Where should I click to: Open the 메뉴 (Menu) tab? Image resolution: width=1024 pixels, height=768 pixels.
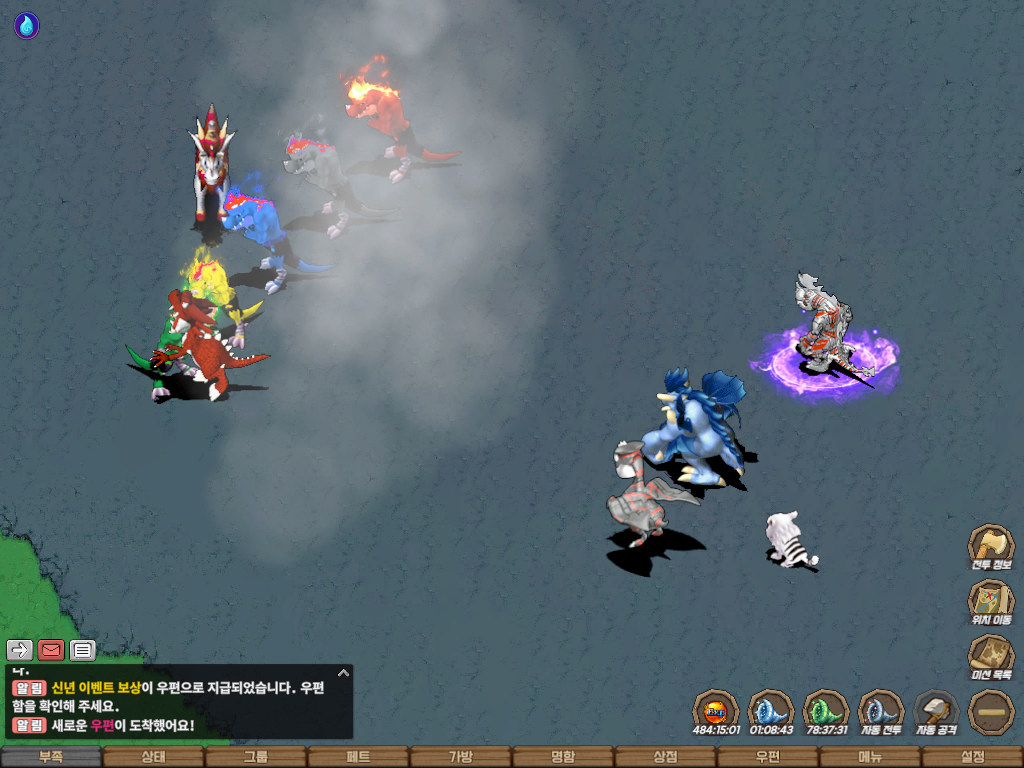[x=869, y=757]
